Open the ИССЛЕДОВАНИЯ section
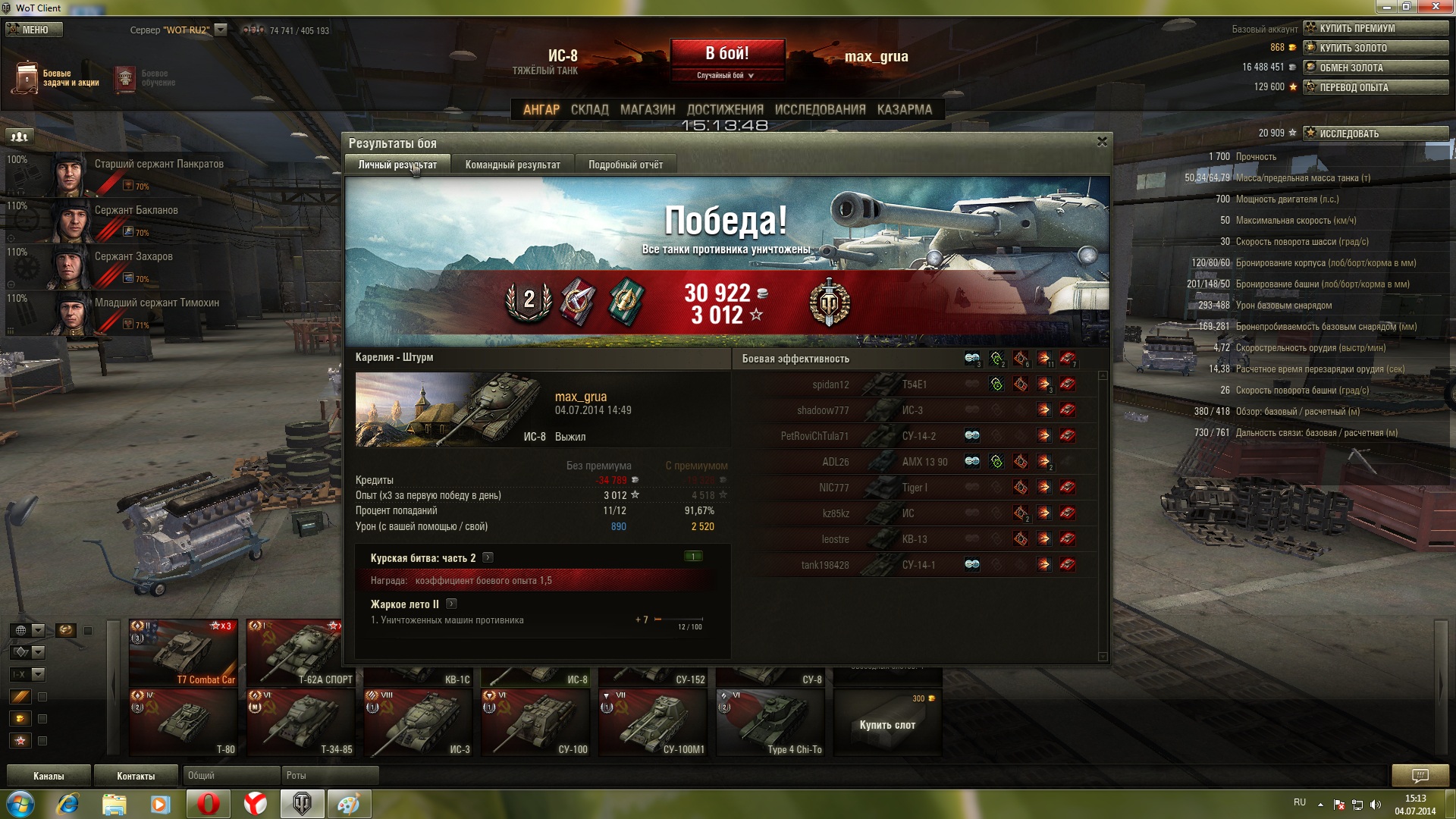 pyautogui.click(x=820, y=109)
